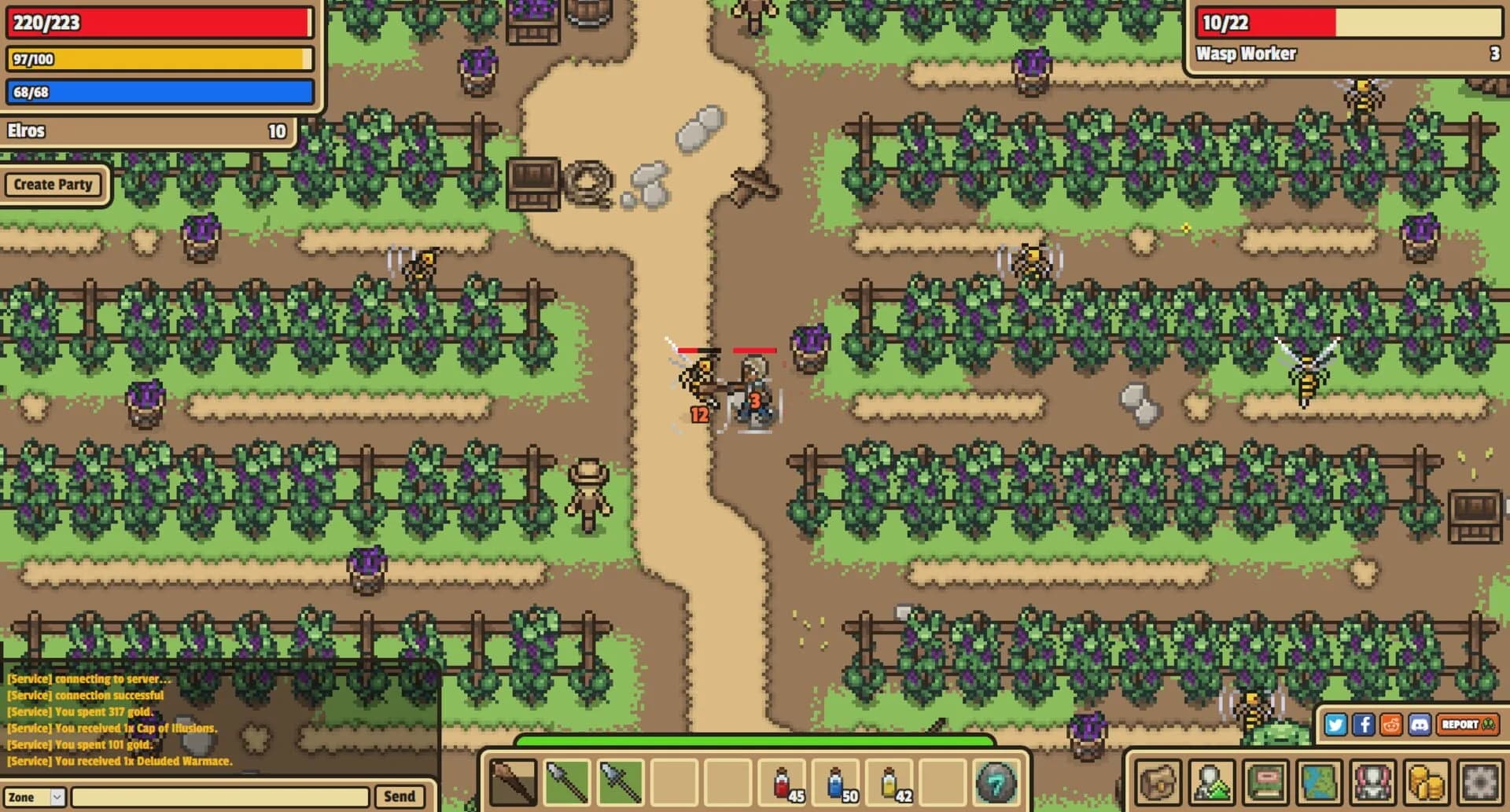Image resolution: width=1510 pixels, height=812 pixels.
Task: Open the character stats icon
Action: coord(1211,782)
